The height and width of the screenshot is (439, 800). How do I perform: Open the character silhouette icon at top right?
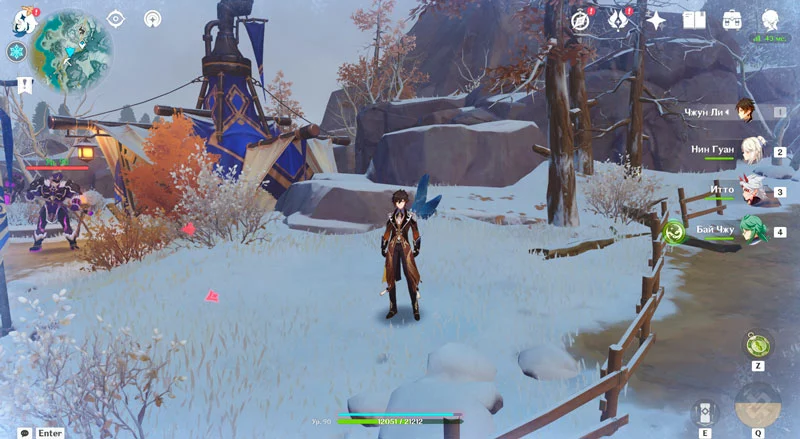click(x=771, y=20)
